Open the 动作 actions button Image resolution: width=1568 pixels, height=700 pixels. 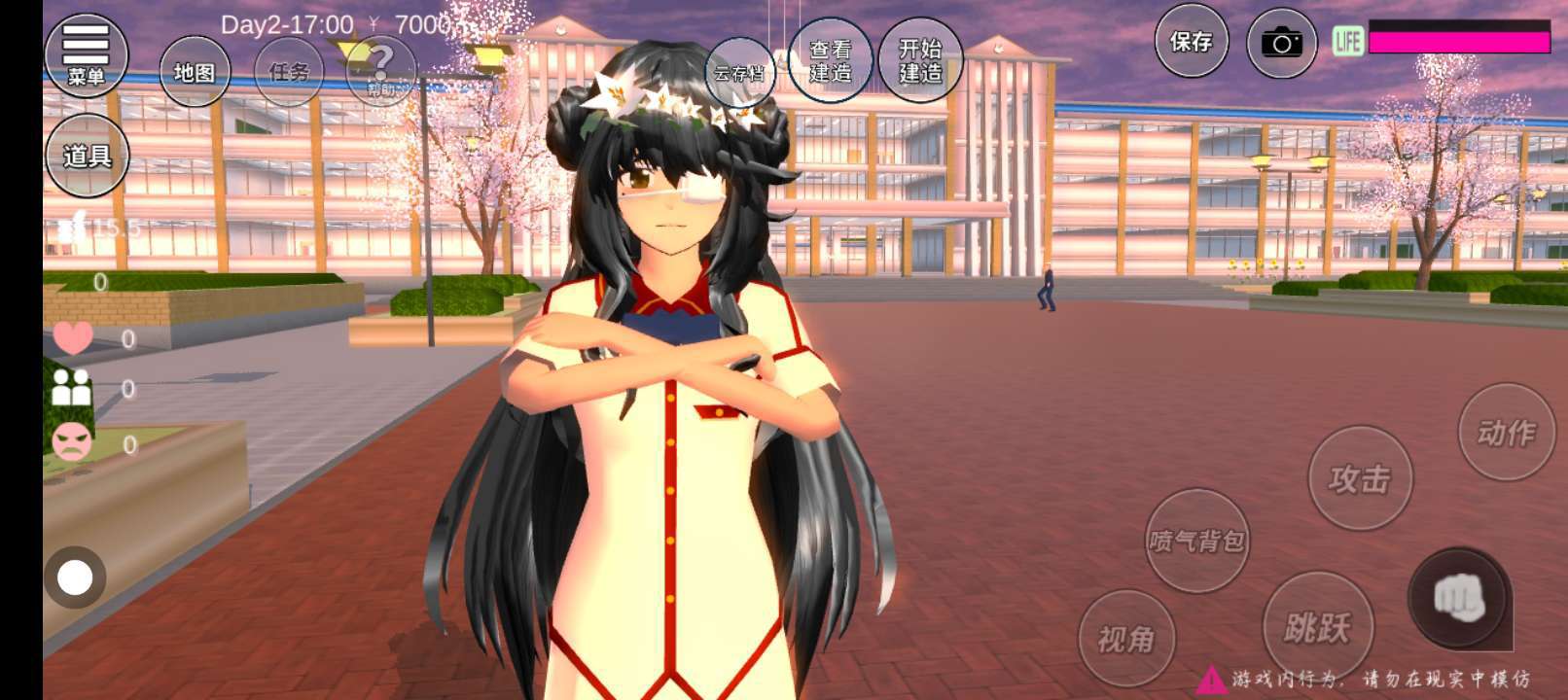tap(1507, 432)
